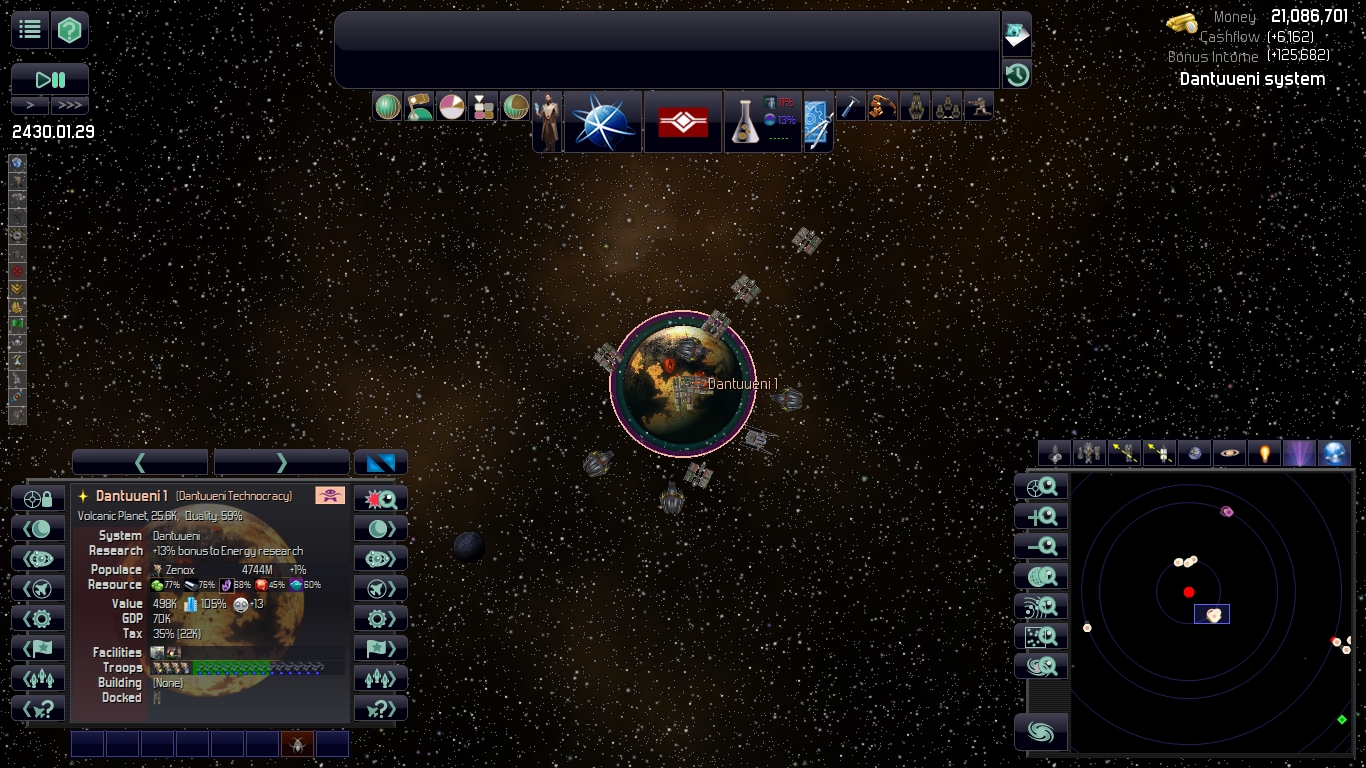This screenshot has width=1366, height=768.
Task: Cycle to next colony moon button
Action: tap(381, 528)
